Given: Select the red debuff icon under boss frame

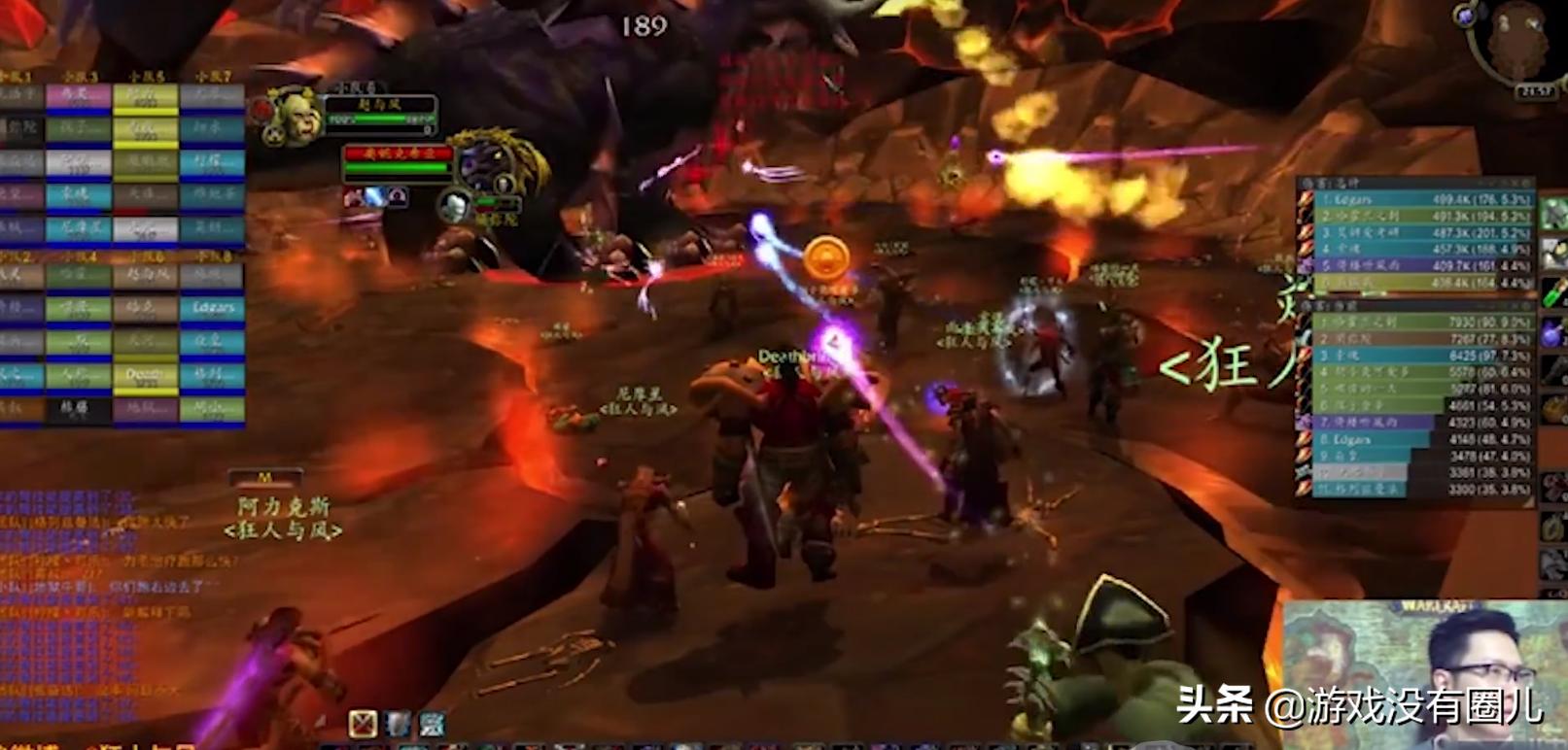Looking at the screenshot, I should pyautogui.click(x=352, y=198).
